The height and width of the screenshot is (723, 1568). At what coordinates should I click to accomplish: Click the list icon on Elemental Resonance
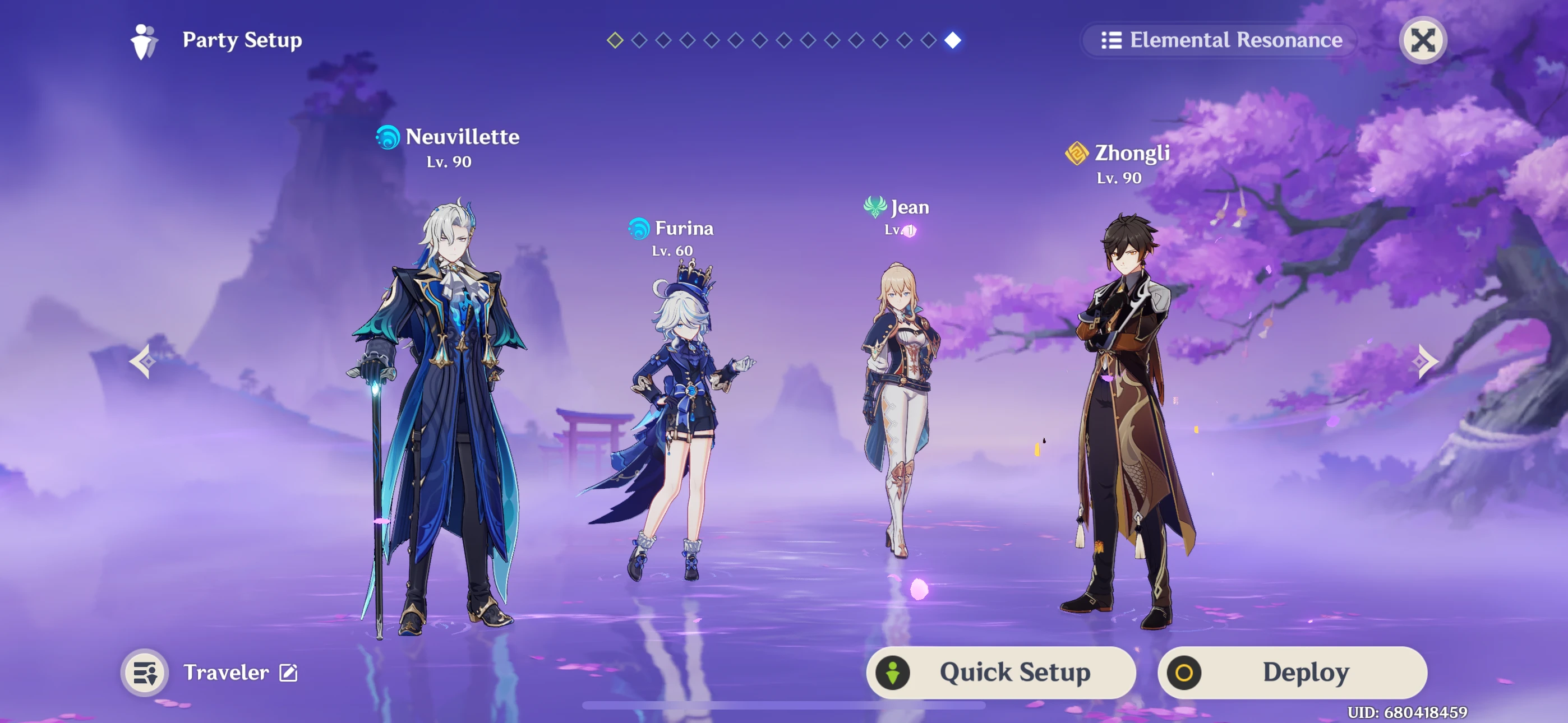[x=1112, y=40]
